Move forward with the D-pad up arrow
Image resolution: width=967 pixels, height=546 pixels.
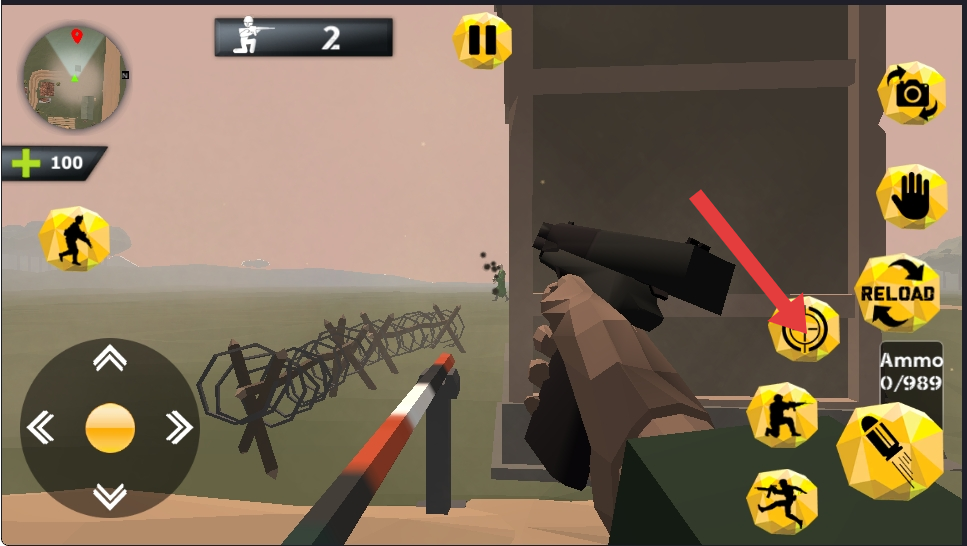(x=109, y=359)
